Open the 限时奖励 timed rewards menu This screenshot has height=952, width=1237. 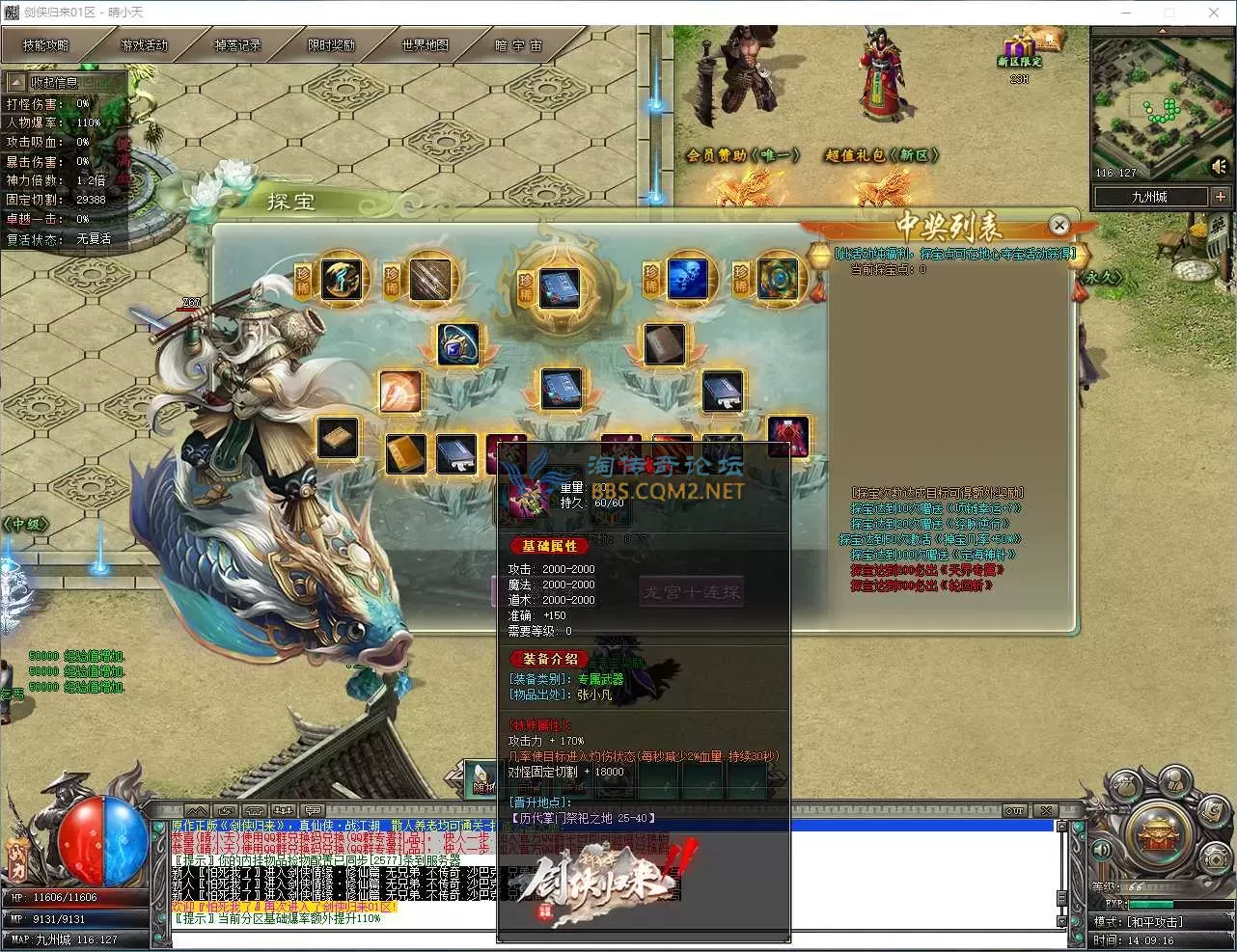[331, 45]
